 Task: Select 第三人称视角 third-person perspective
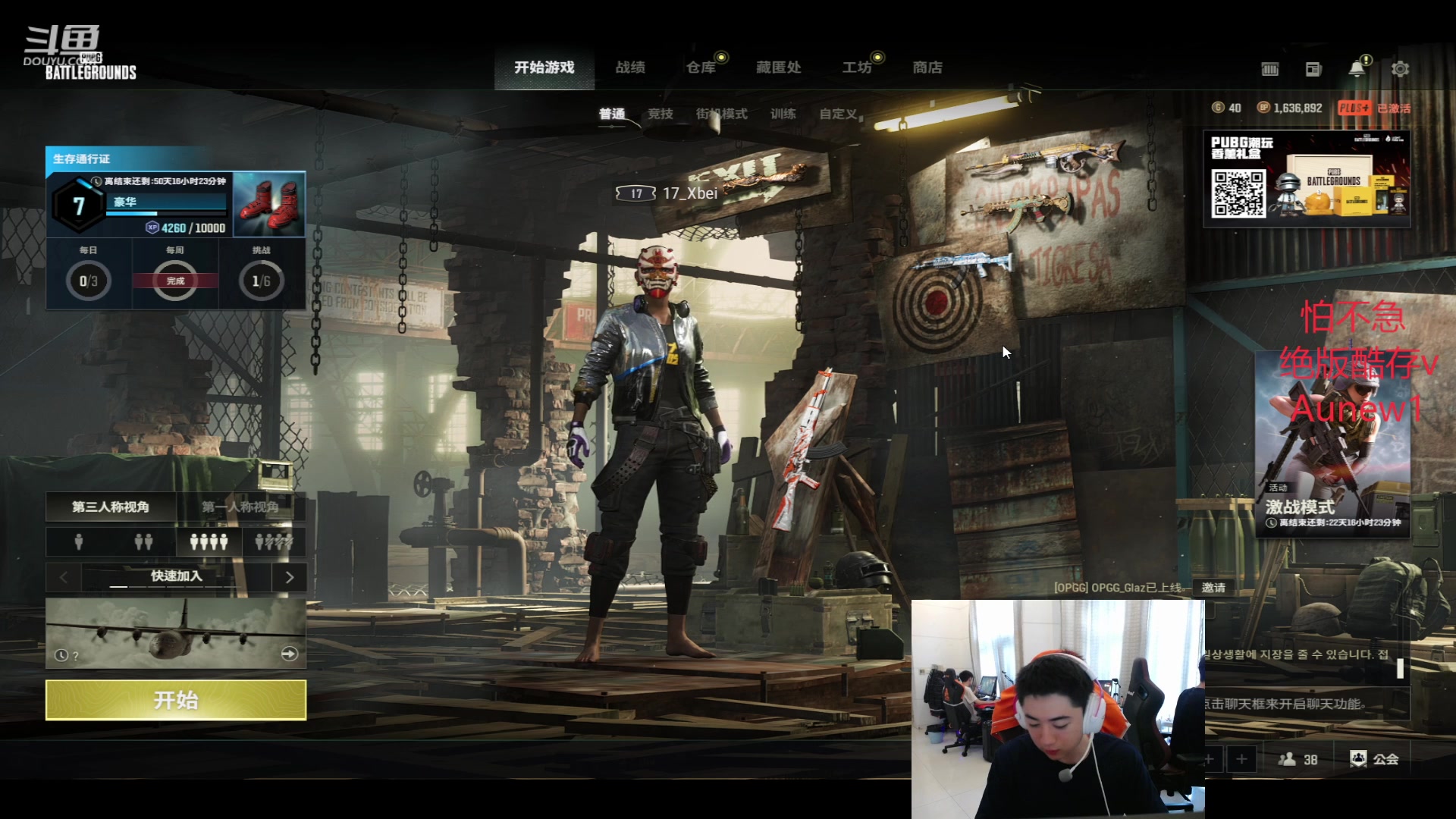pyautogui.click(x=111, y=507)
